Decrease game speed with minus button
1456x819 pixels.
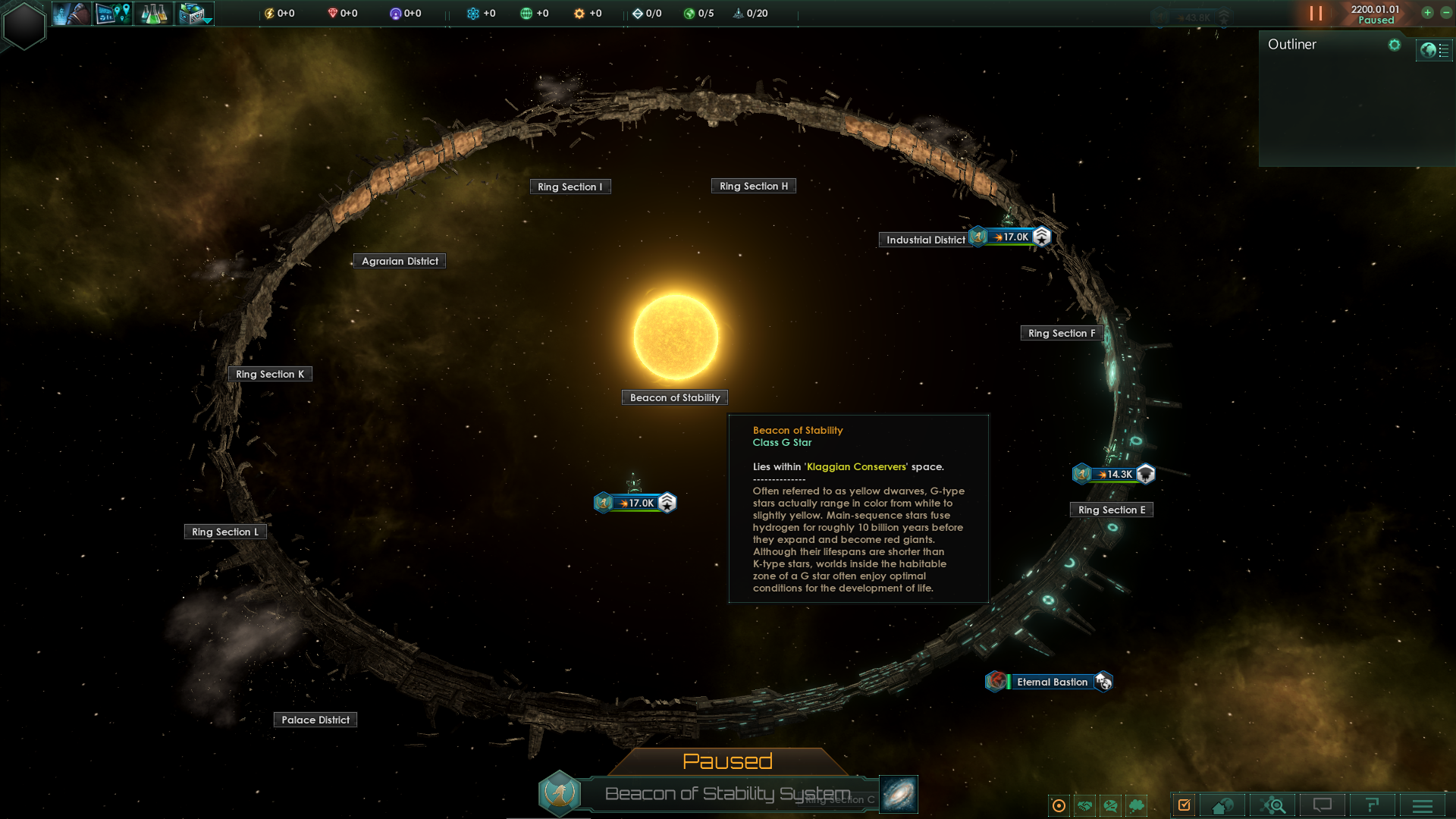click(x=1446, y=13)
